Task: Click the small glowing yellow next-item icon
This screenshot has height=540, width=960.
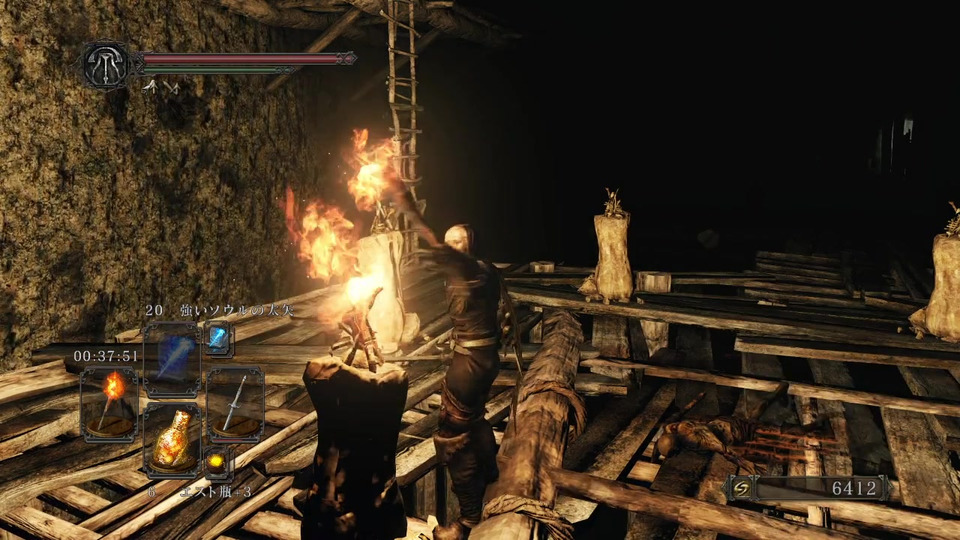Action: point(217,461)
